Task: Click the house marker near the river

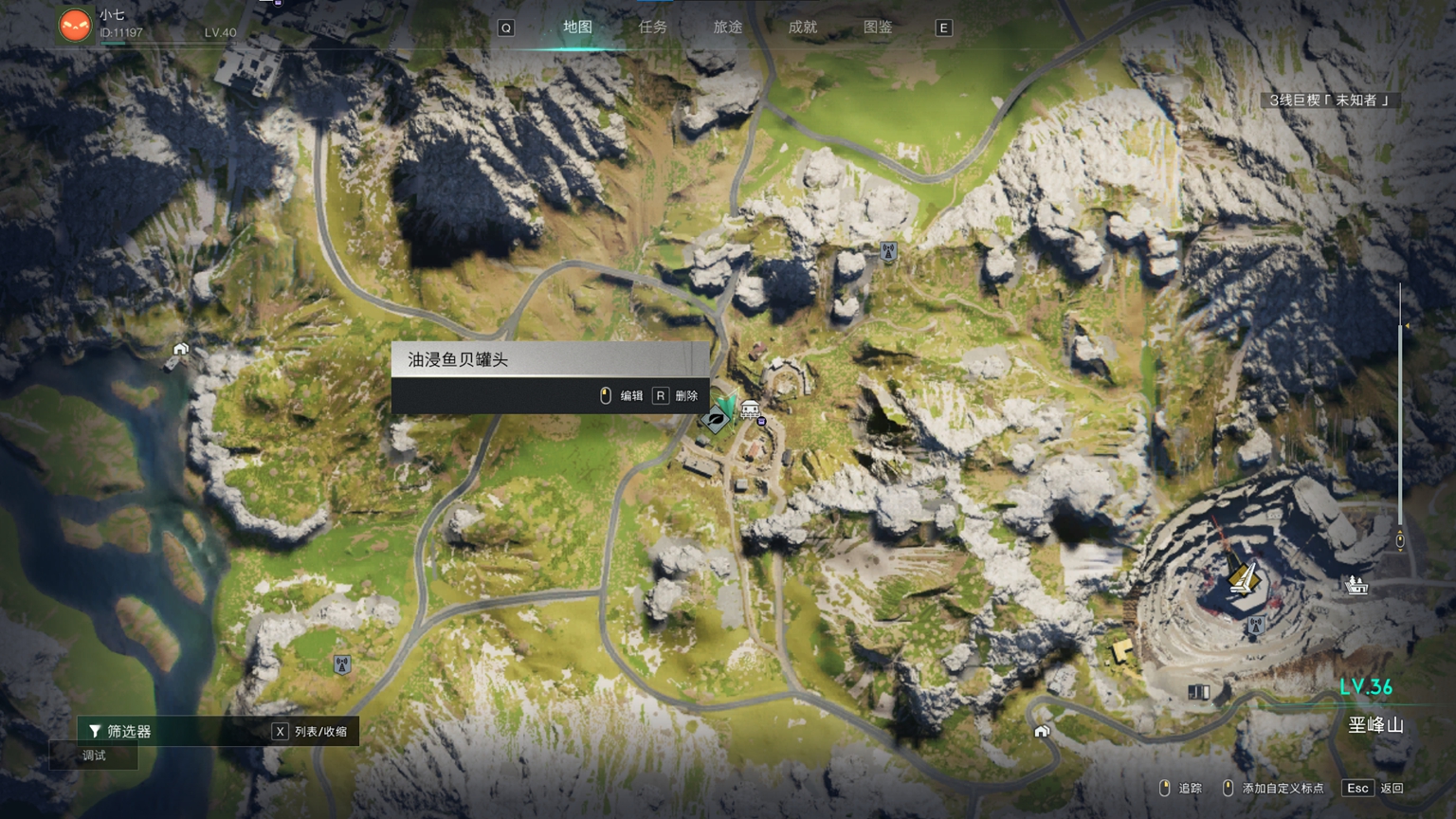Action: (x=180, y=350)
